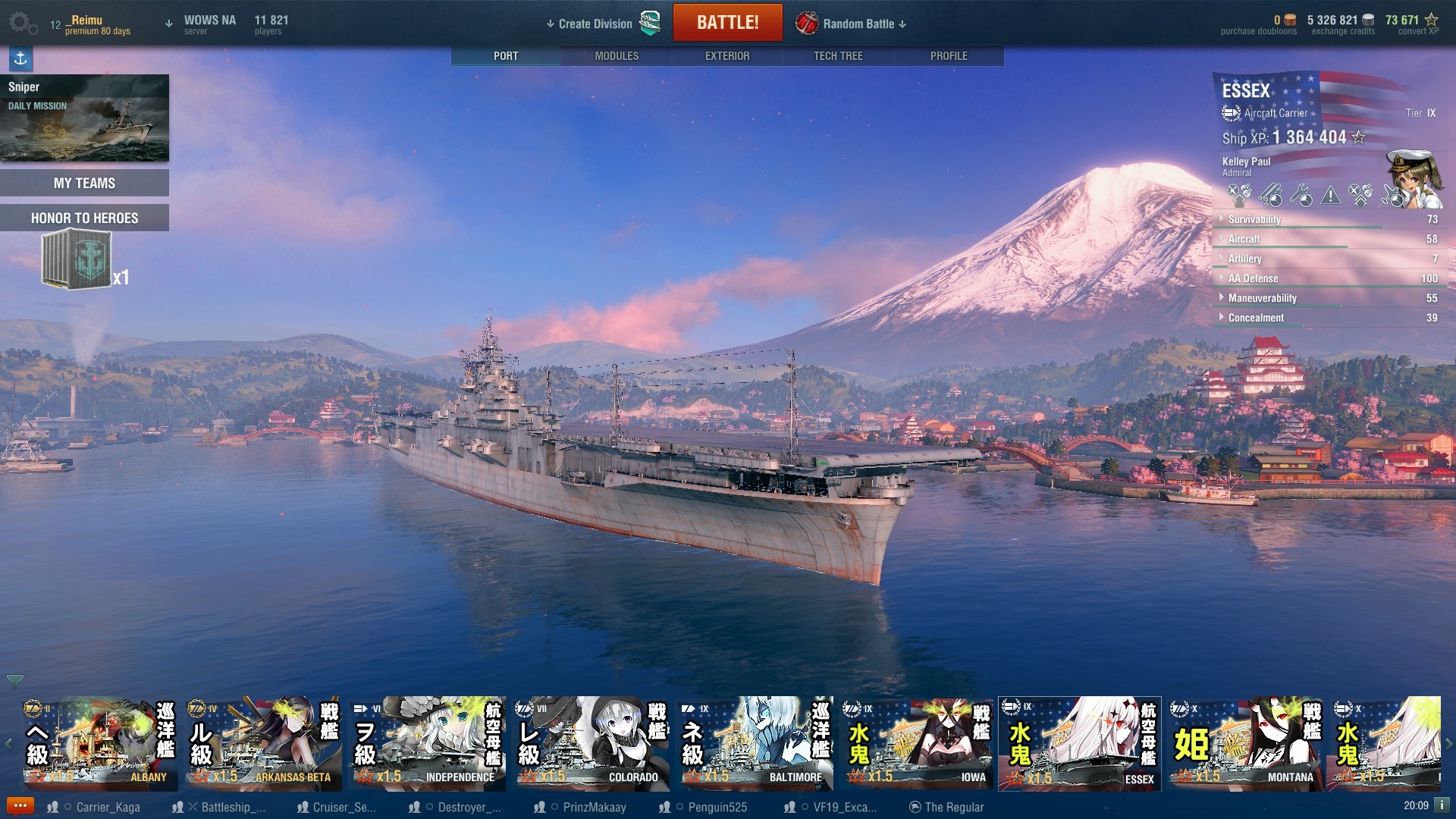1456x819 pixels.
Task: Choose the Independence carrier card
Action: (x=427, y=743)
